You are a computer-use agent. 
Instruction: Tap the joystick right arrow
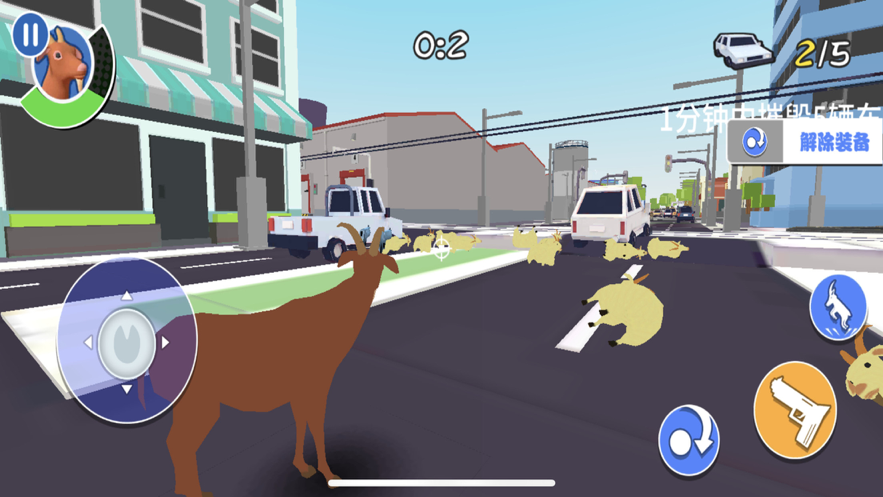[166, 342]
